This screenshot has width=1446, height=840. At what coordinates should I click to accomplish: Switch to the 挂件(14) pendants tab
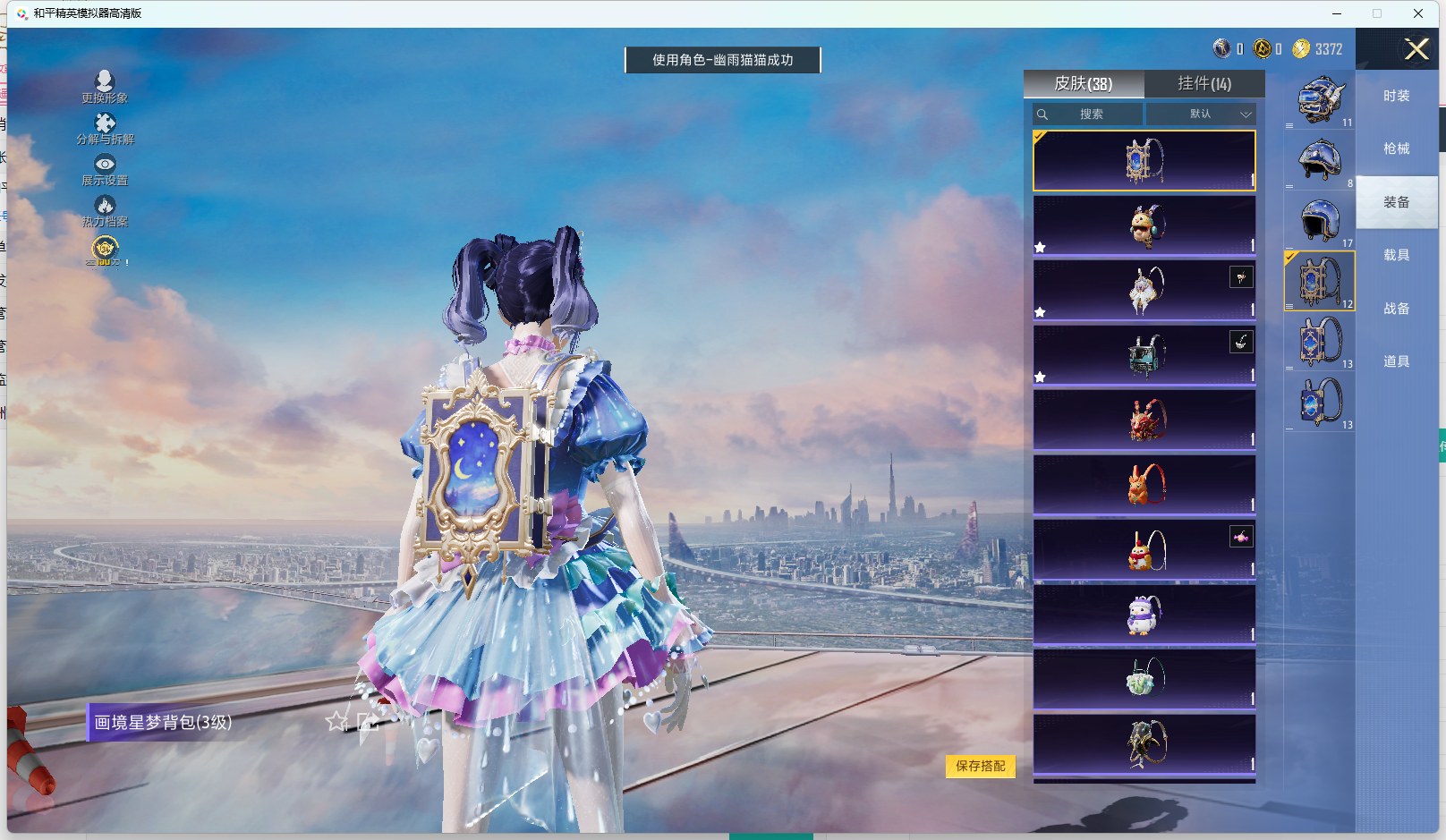pyautogui.click(x=1204, y=84)
